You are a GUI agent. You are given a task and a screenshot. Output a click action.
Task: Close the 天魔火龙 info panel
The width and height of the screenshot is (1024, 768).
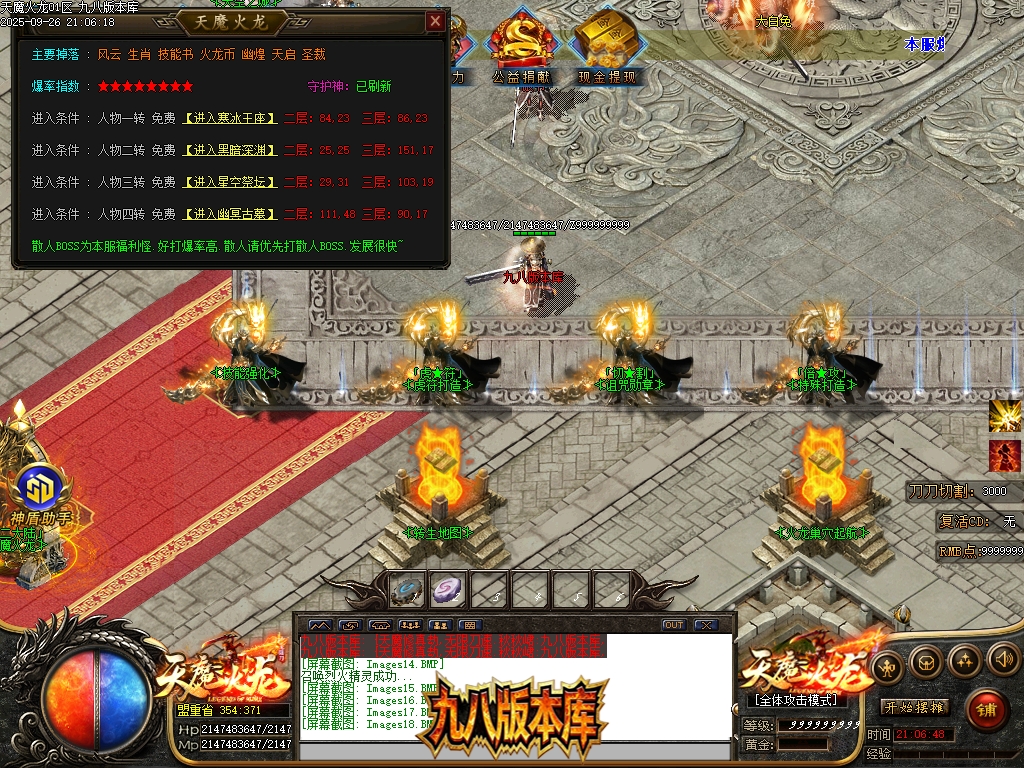tap(435, 21)
